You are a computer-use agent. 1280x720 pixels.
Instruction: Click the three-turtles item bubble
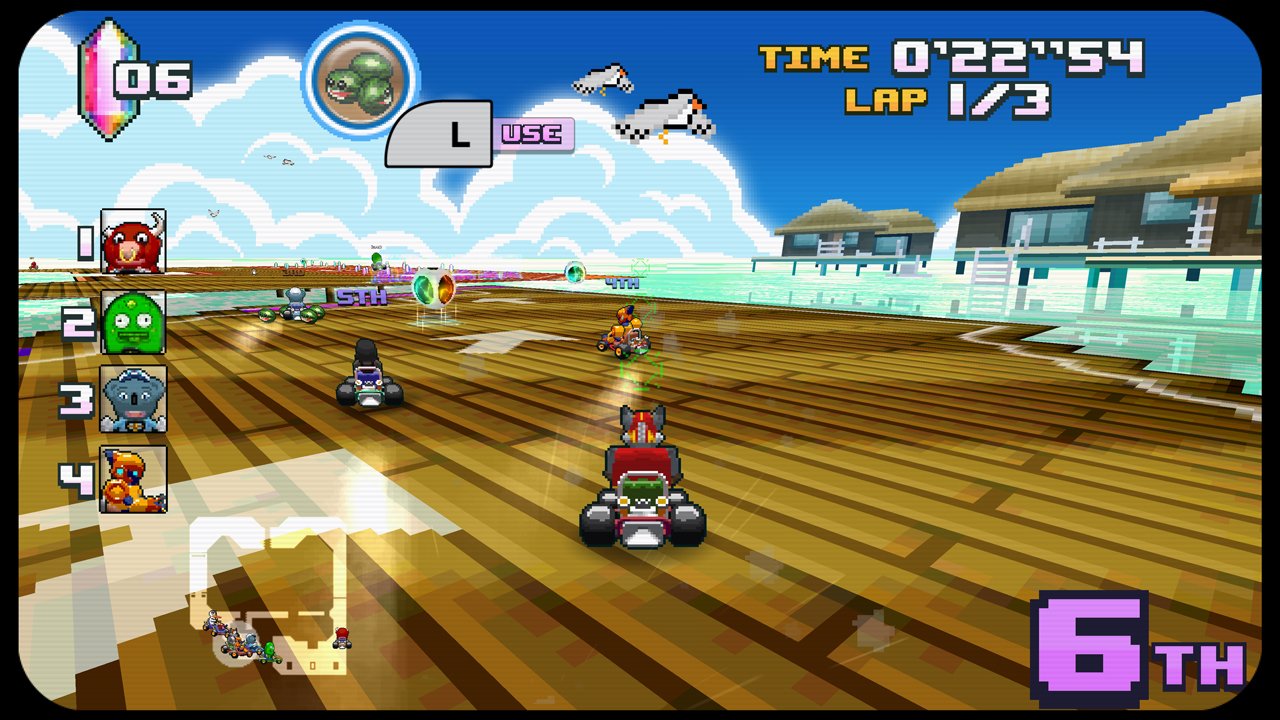click(x=363, y=80)
